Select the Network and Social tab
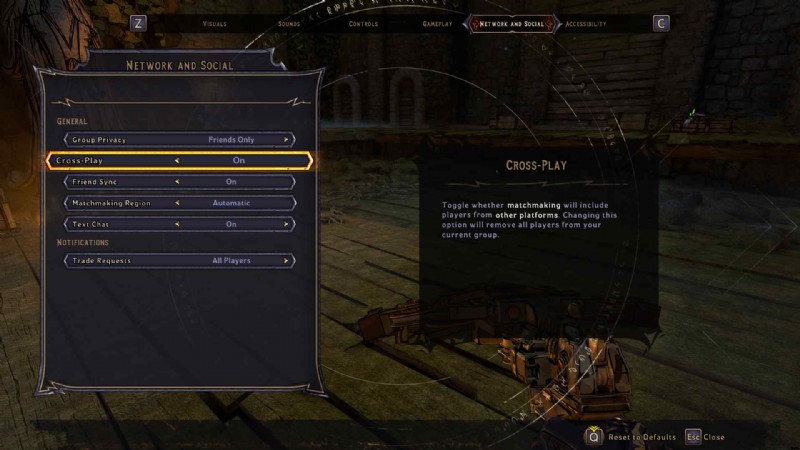The image size is (800, 450). [512, 23]
